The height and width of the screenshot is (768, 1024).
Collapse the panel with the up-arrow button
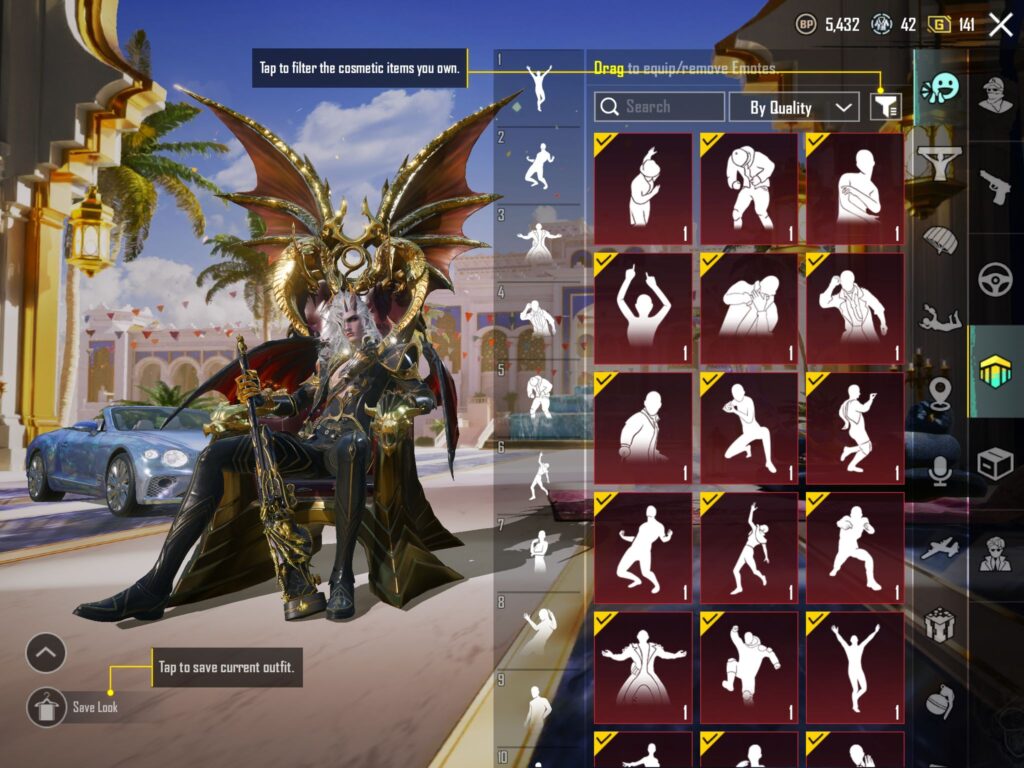point(46,654)
